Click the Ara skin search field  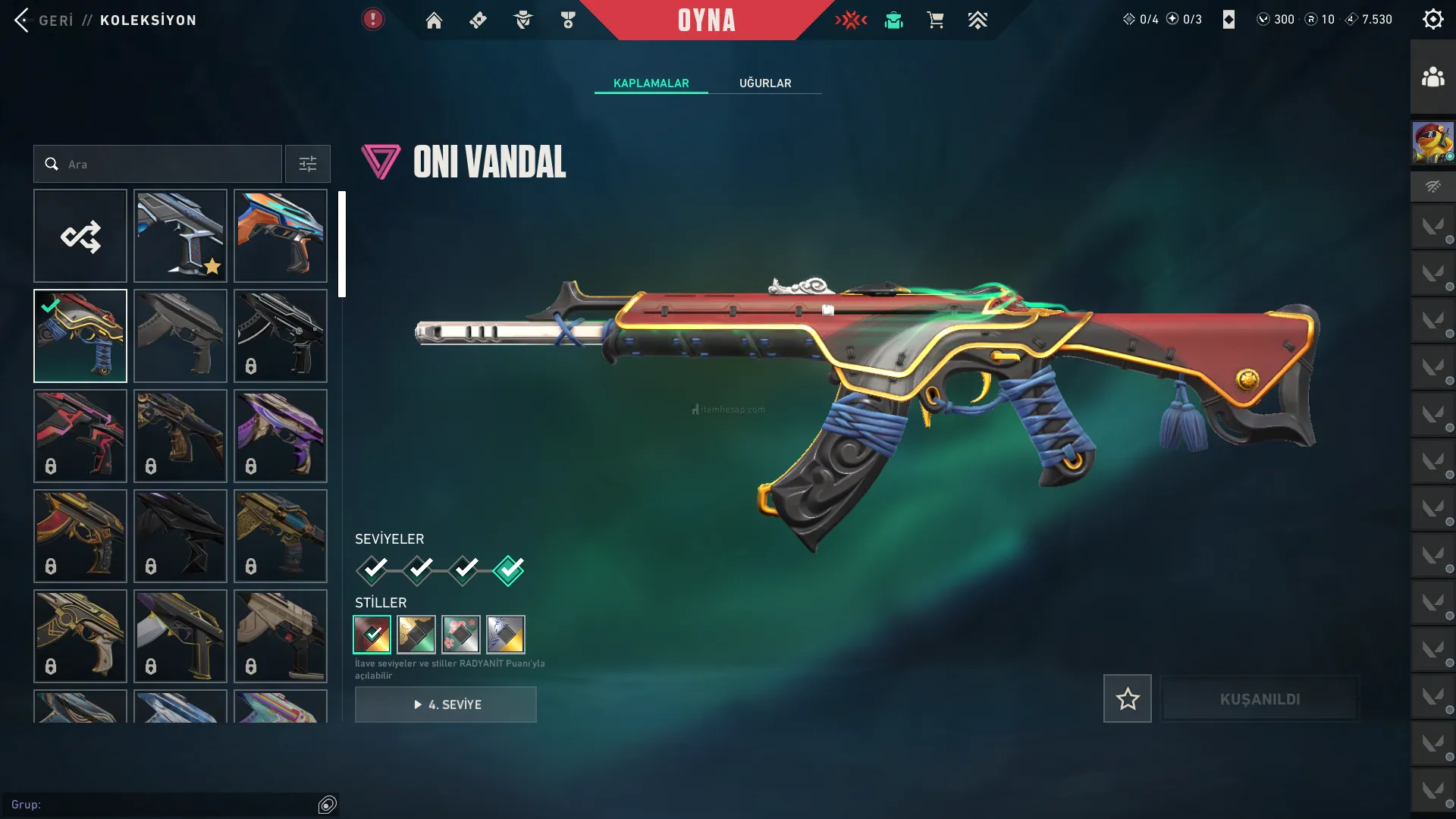(x=167, y=164)
